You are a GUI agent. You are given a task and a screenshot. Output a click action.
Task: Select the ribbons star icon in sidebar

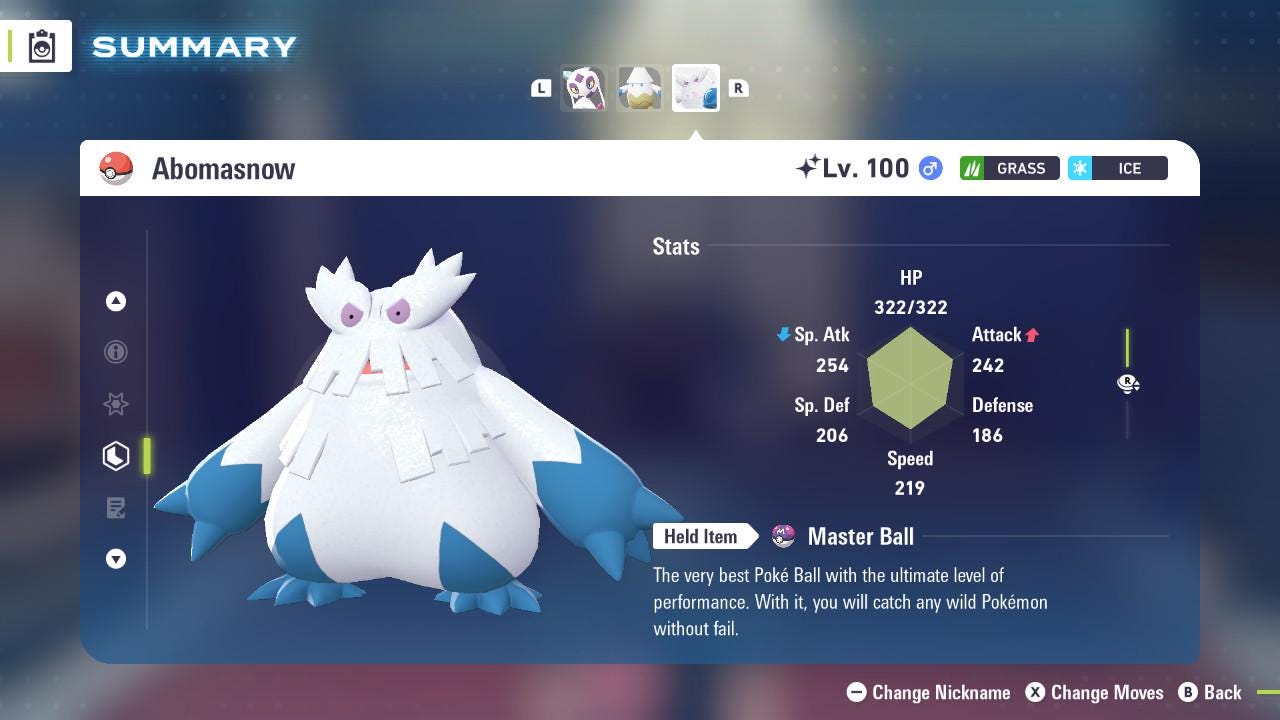click(x=116, y=404)
